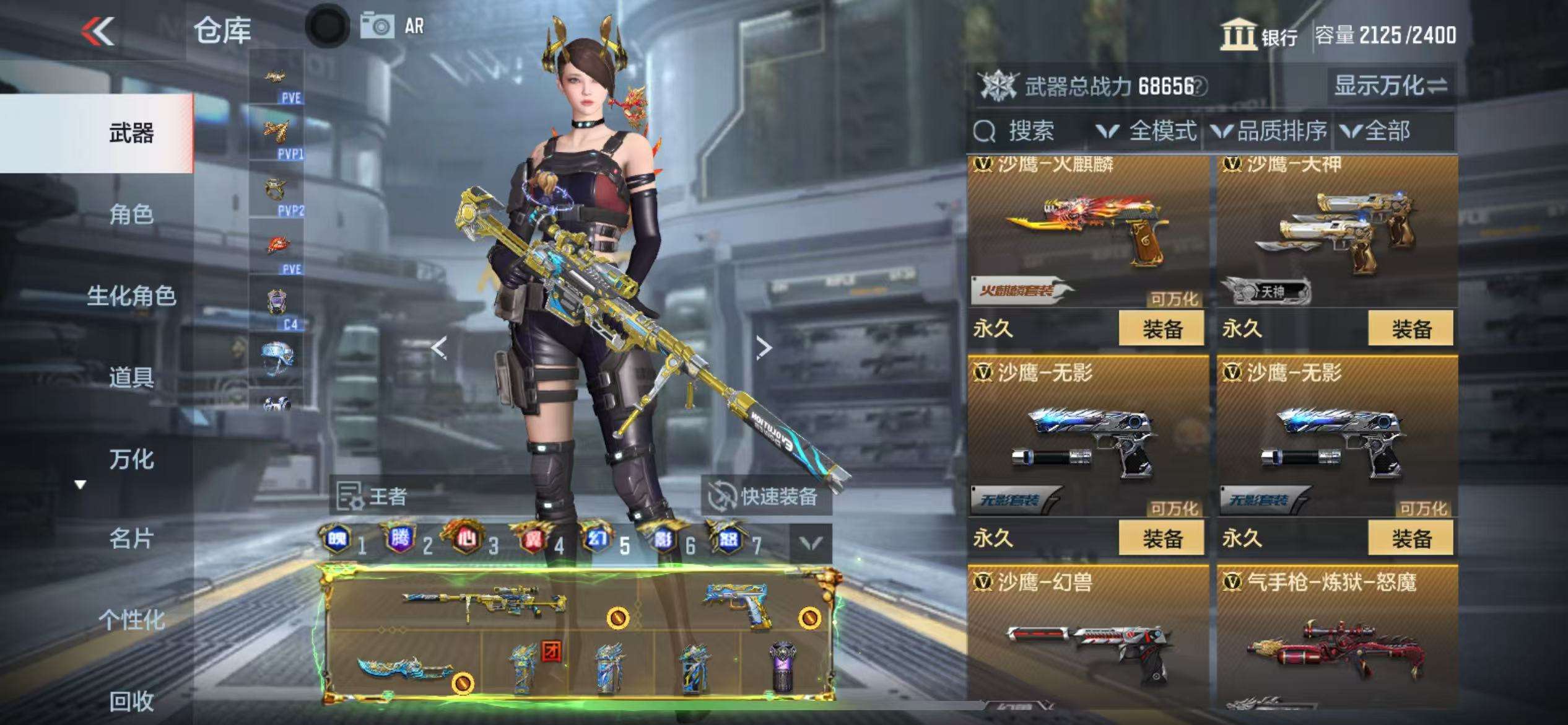
Task: Open the AR camera mode
Action: [x=394, y=26]
